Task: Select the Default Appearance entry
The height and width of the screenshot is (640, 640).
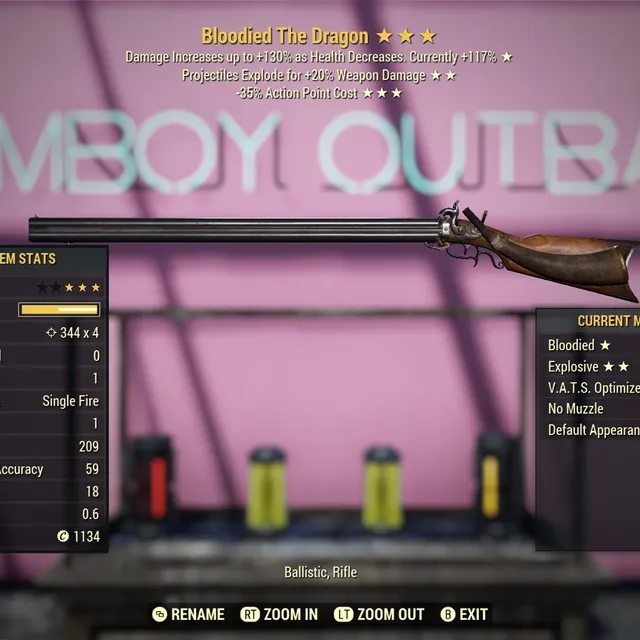Action: click(593, 430)
